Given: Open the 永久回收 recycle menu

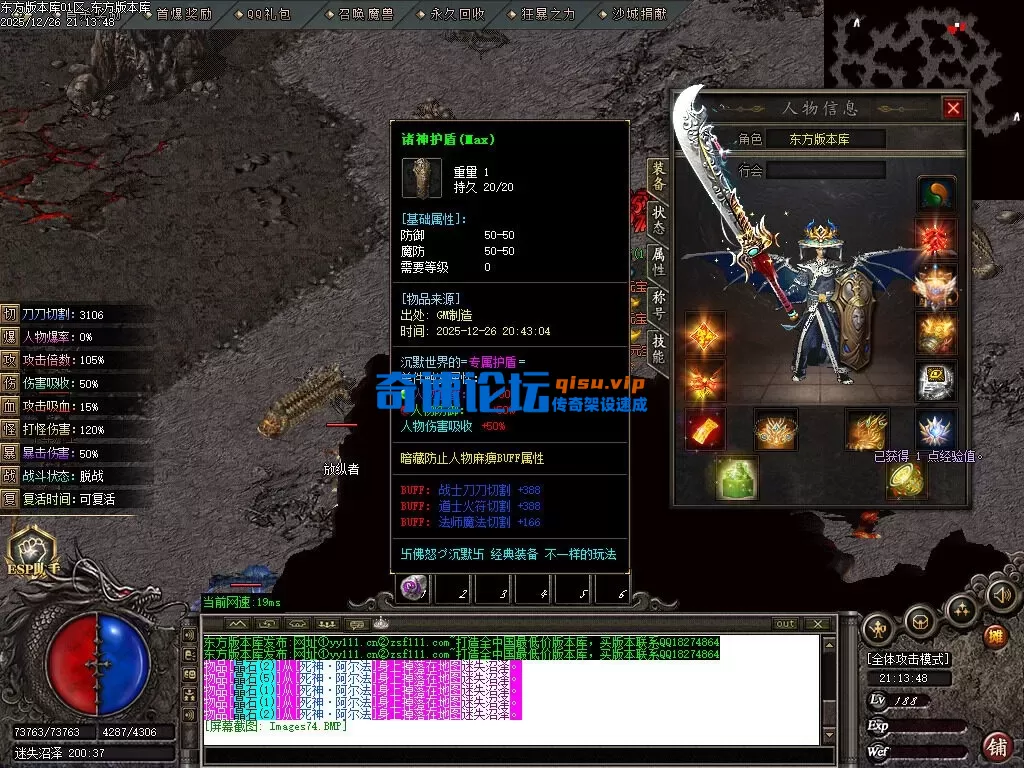Looking at the screenshot, I should [x=457, y=14].
